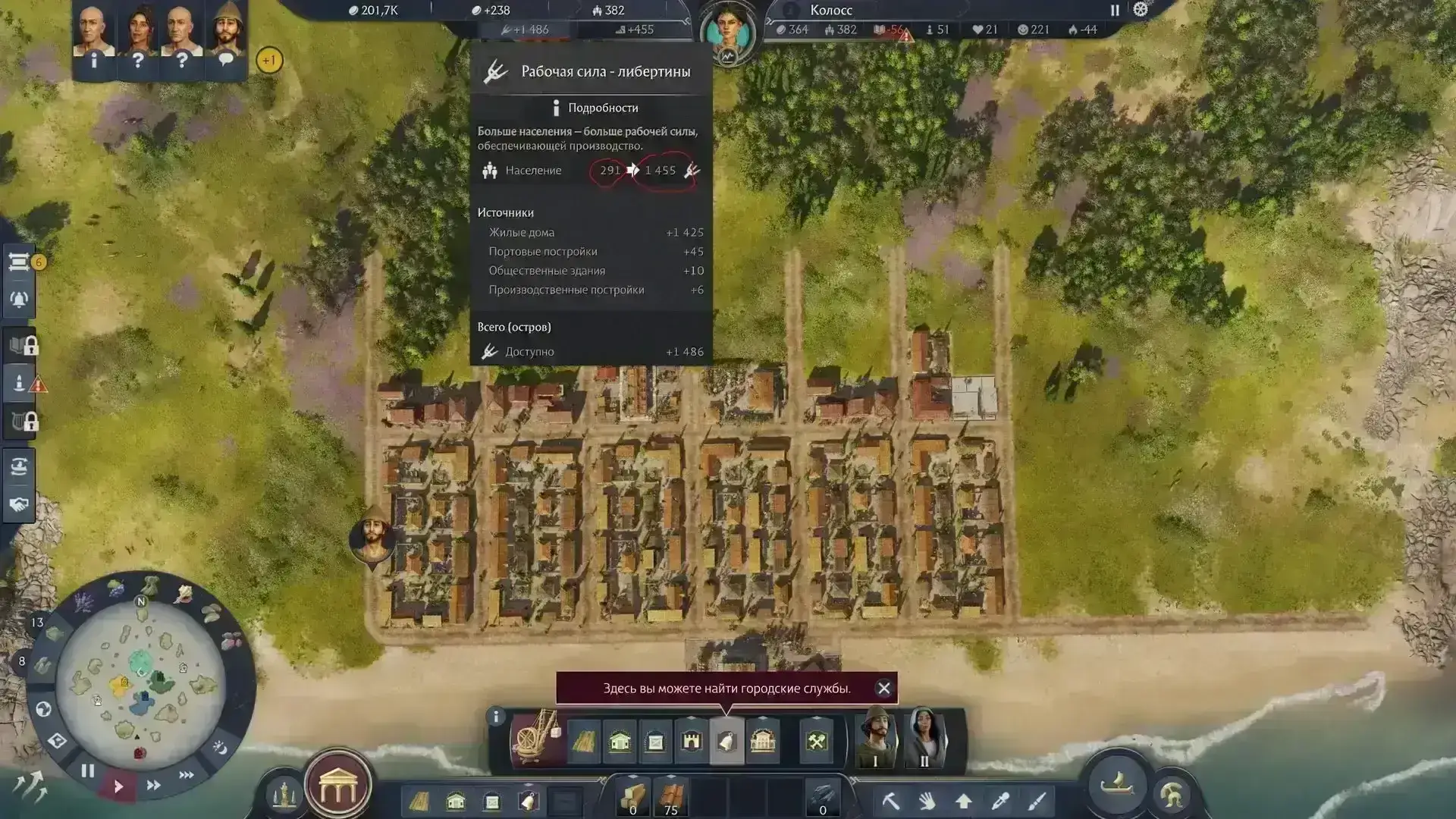This screenshot has width=1456, height=819.
Task: Open notifications with the bell sidebar icon
Action: point(19,300)
